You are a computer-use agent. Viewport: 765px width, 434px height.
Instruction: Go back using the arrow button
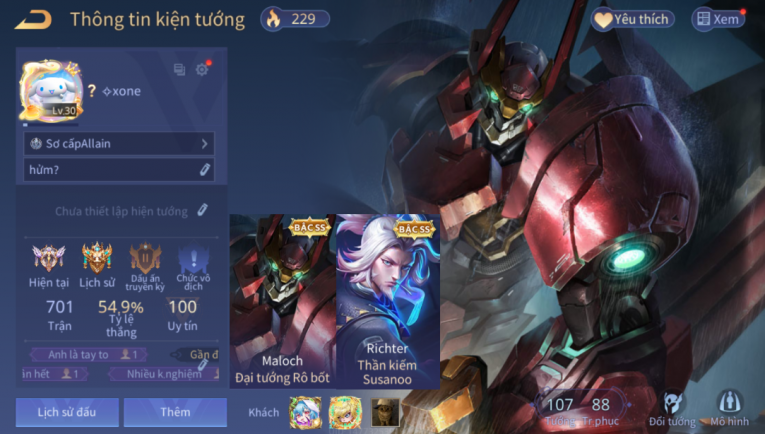[x=33, y=19]
